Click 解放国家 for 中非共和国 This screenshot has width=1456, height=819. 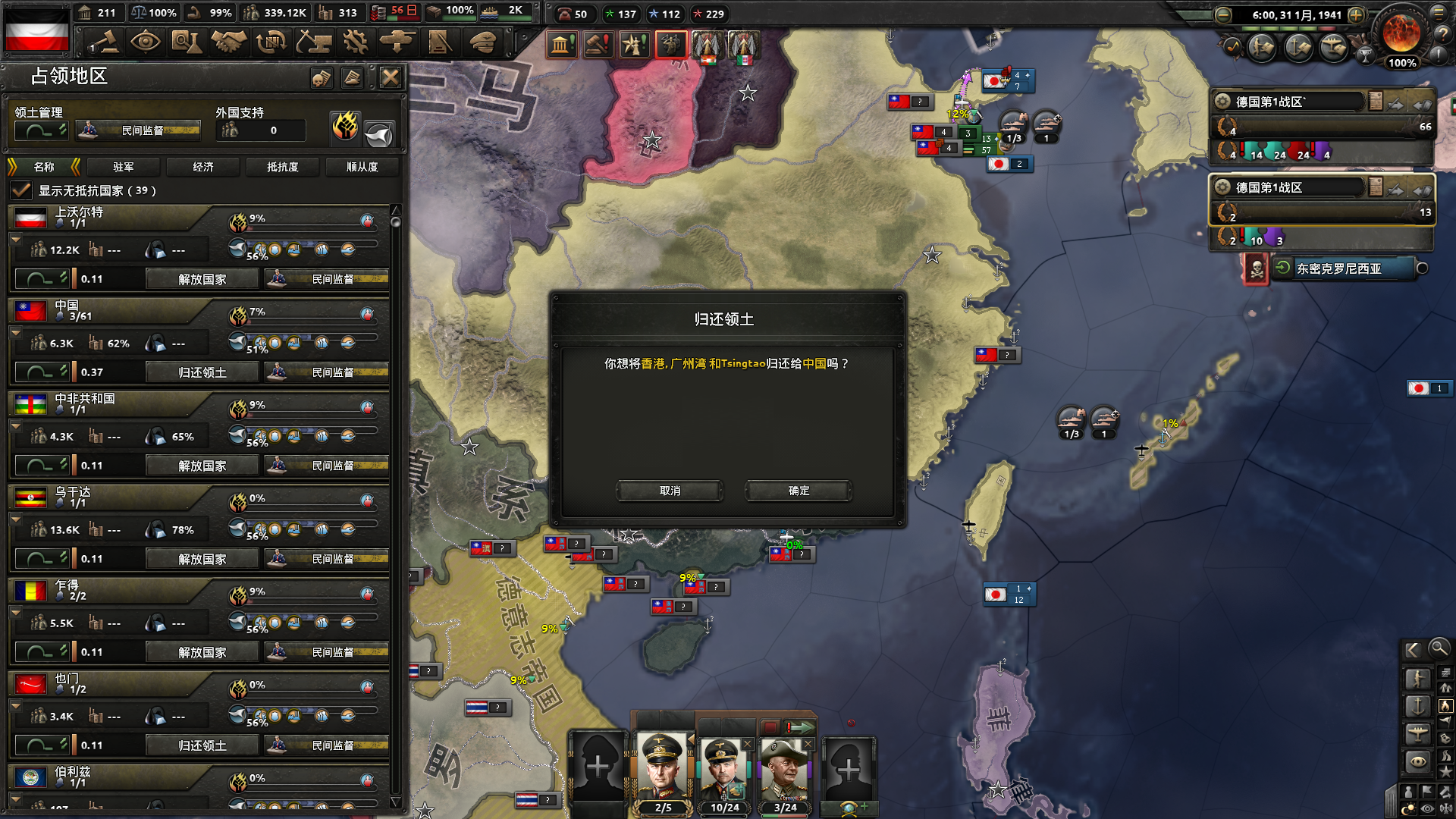pyautogui.click(x=202, y=465)
